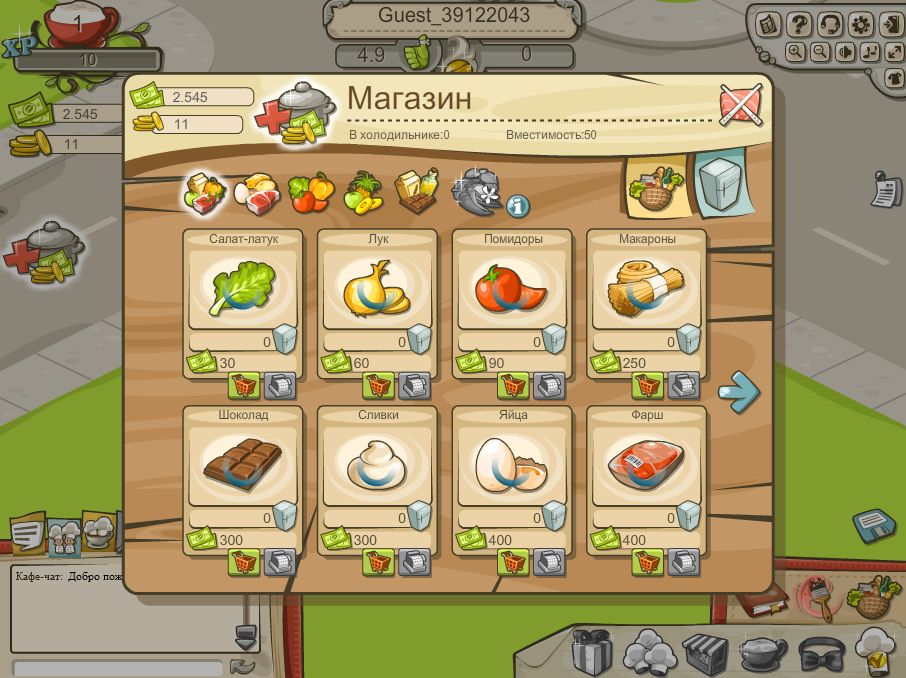Screen dimensions: 906x678
Task: Buy Макароны with its cart button
Action: click(647, 385)
